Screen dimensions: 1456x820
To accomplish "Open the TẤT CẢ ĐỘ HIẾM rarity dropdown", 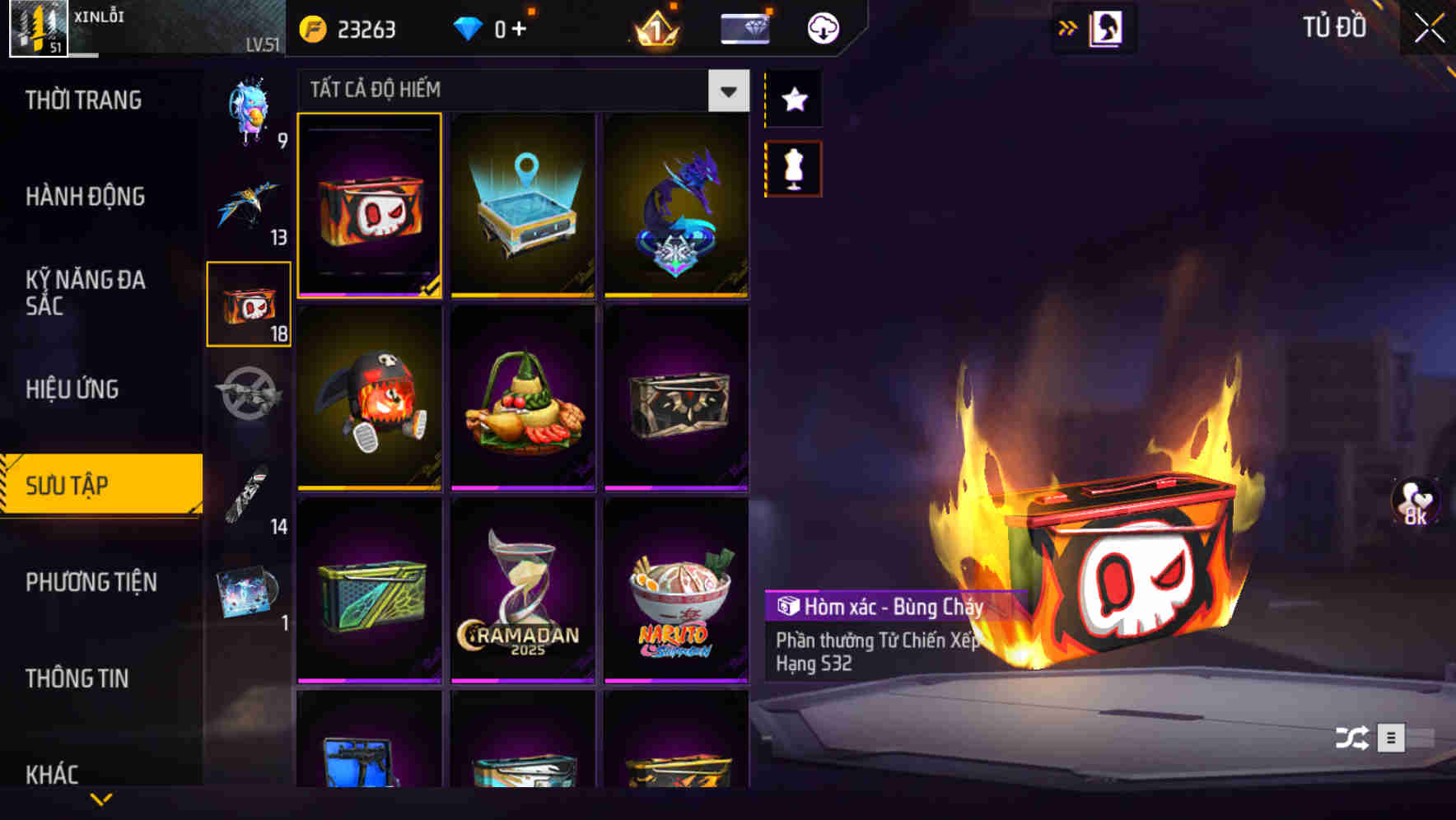I will pos(519,90).
